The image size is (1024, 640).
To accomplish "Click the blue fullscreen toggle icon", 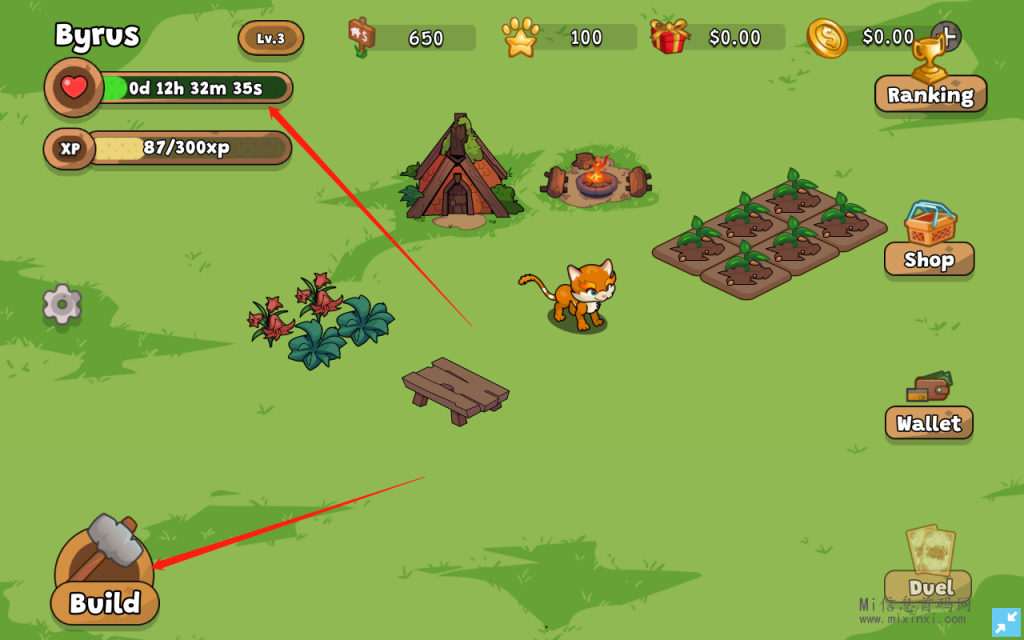I will (x=1006, y=622).
